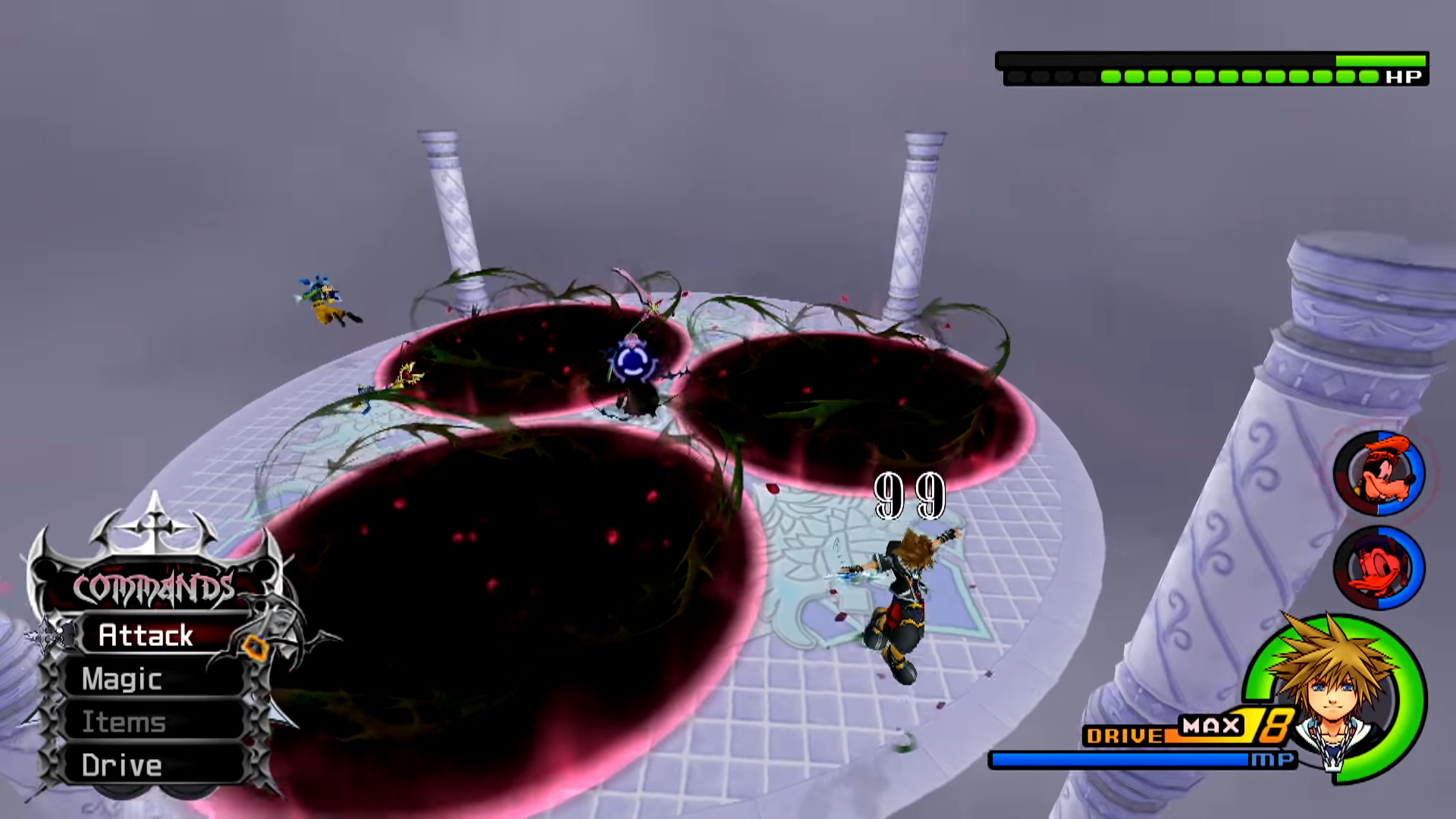Click the blue lock-on target reticle
The width and height of the screenshot is (1456, 819).
pos(632,362)
